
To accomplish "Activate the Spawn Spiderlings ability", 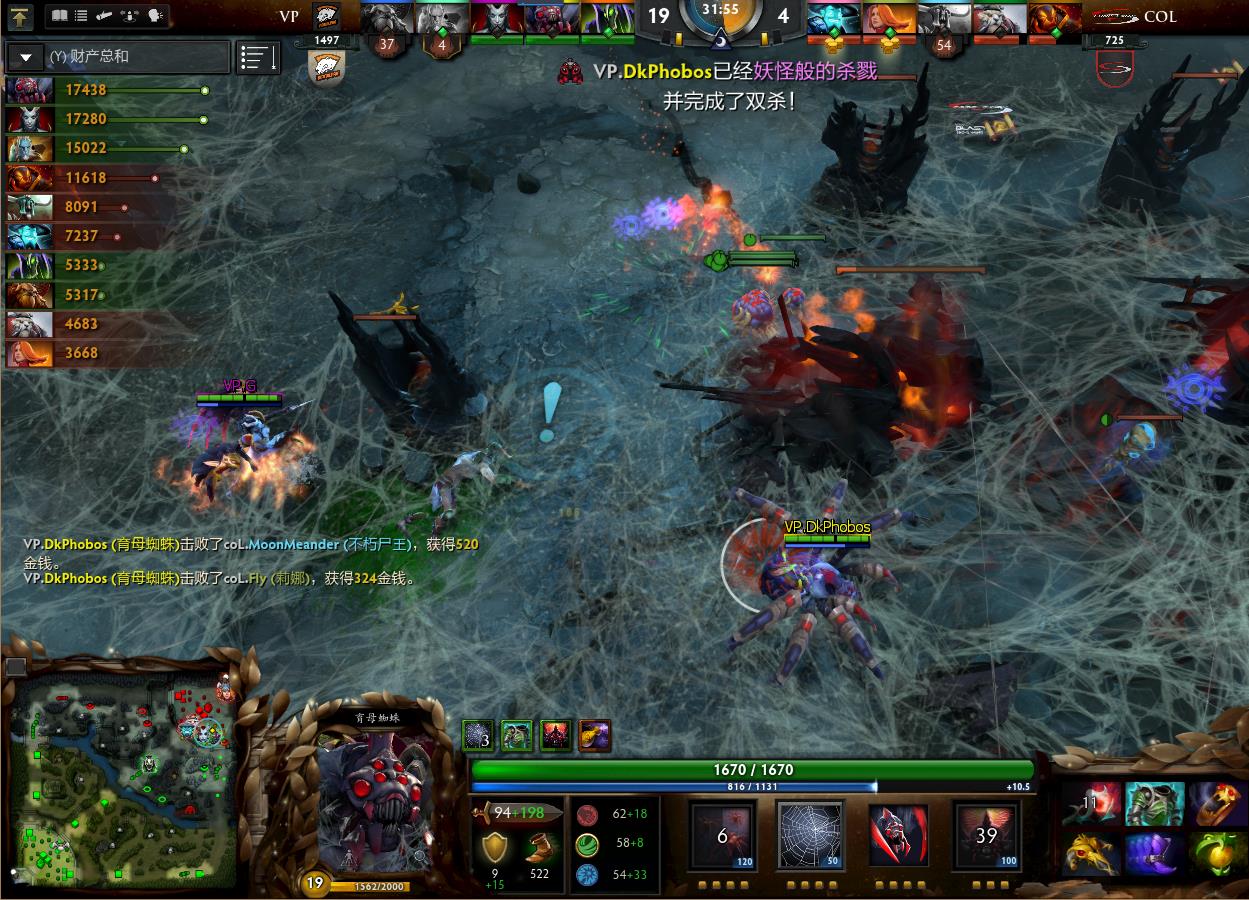I will pos(722,835).
